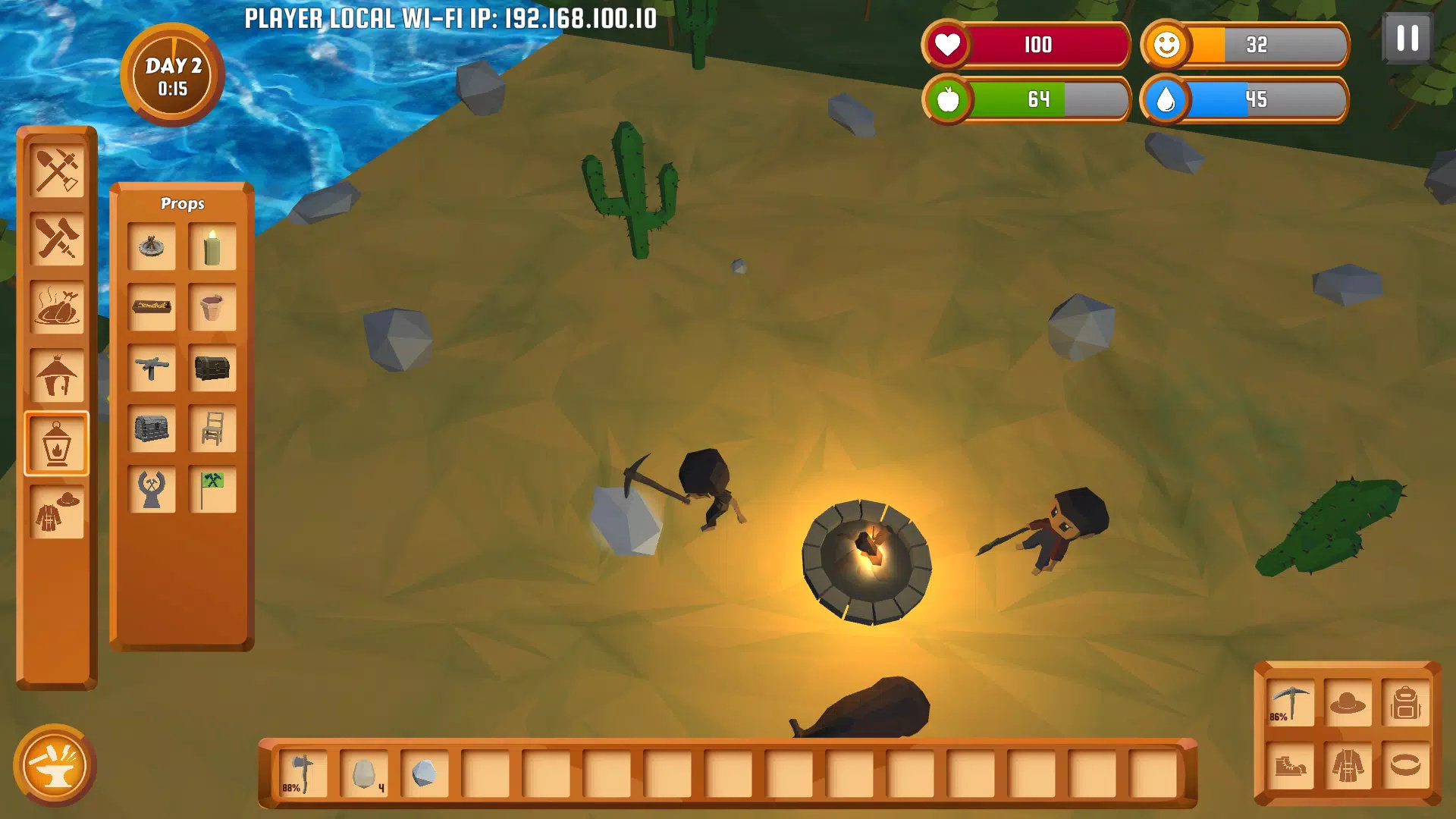Image resolution: width=1456 pixels, height=819 pixels.
Task: Open the tools crafting category
Action: pyautogui.click(x=57, y=171)
